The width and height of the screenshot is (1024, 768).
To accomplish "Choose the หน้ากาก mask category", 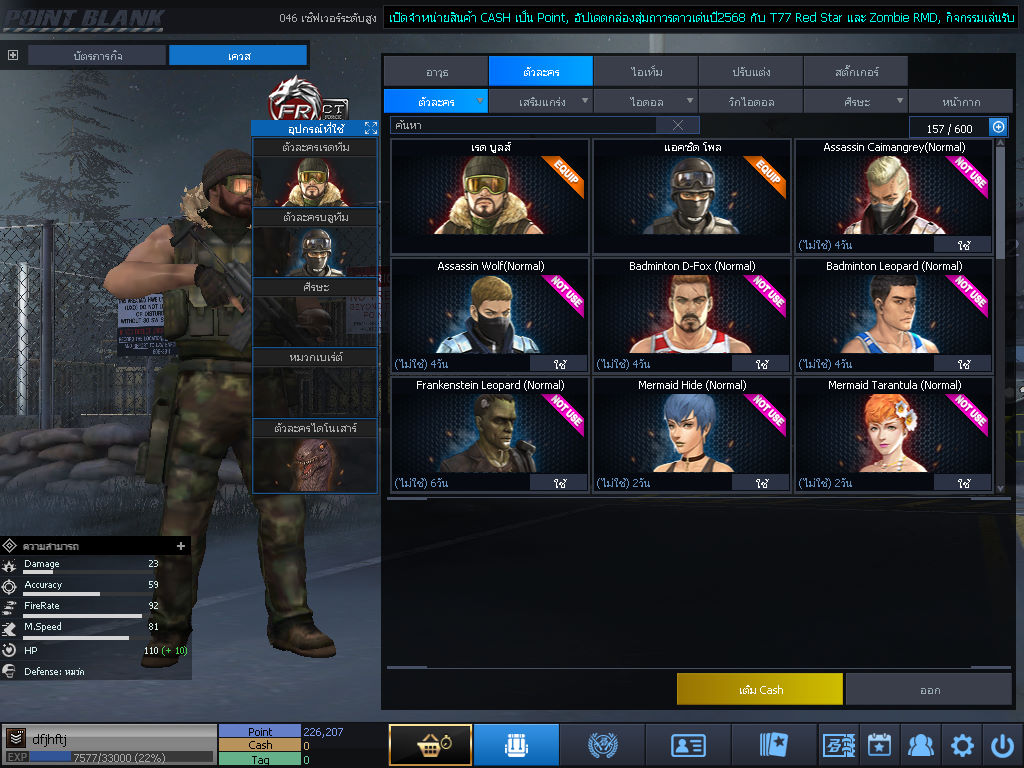I will pos(960,101).
